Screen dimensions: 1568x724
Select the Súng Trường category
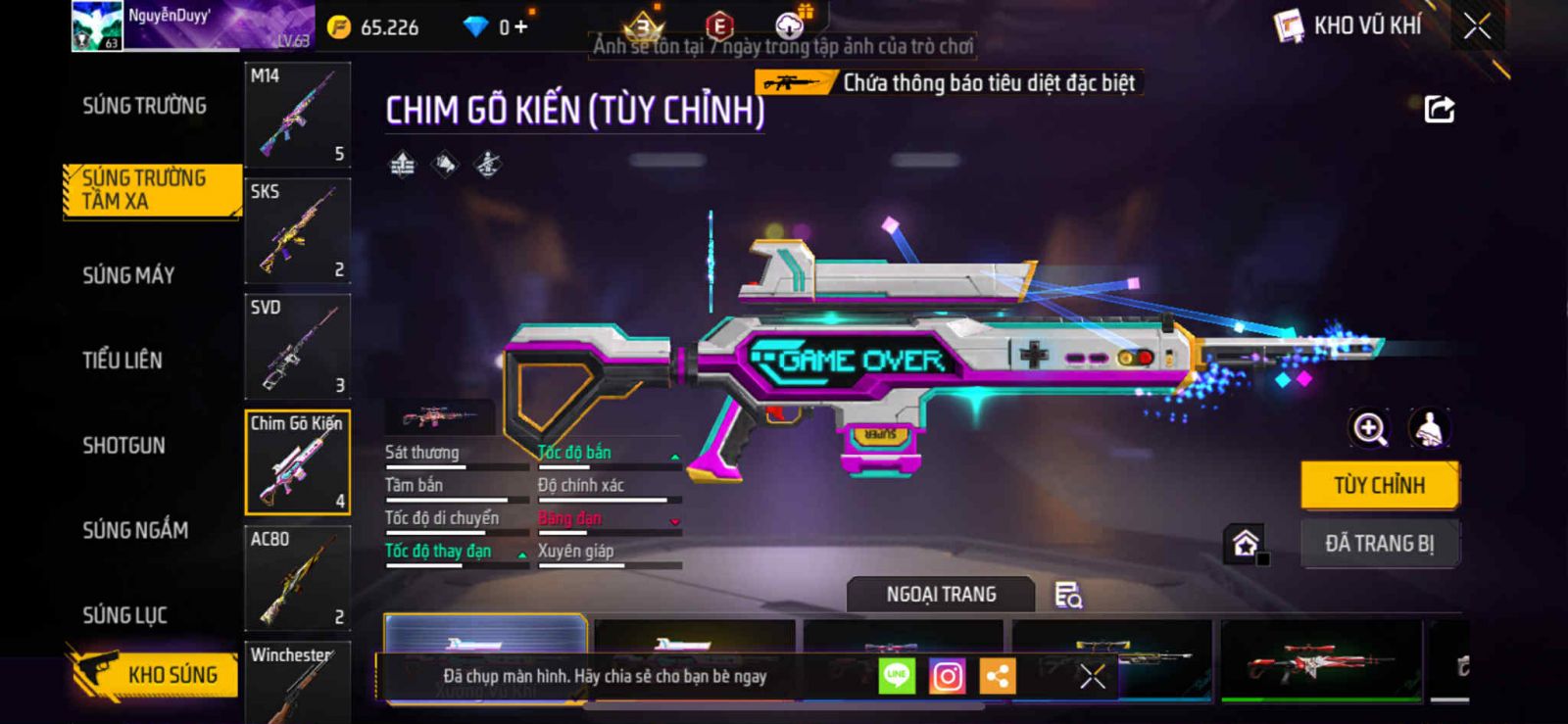[x=144, y=106]
